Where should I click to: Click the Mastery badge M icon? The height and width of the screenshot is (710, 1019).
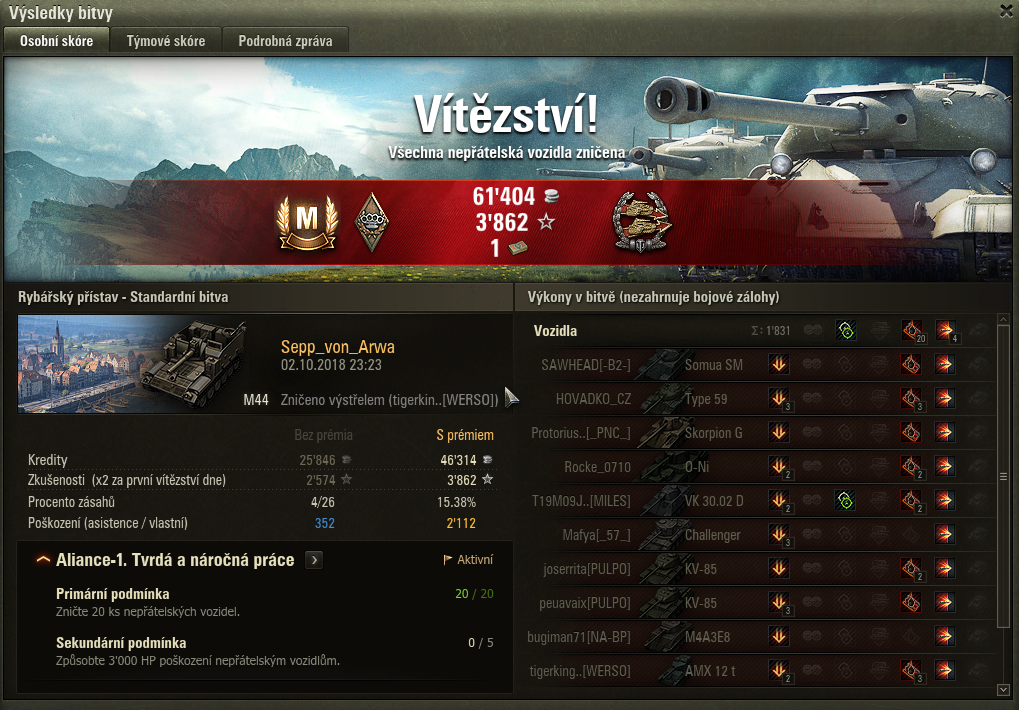(x=304, y=222)
